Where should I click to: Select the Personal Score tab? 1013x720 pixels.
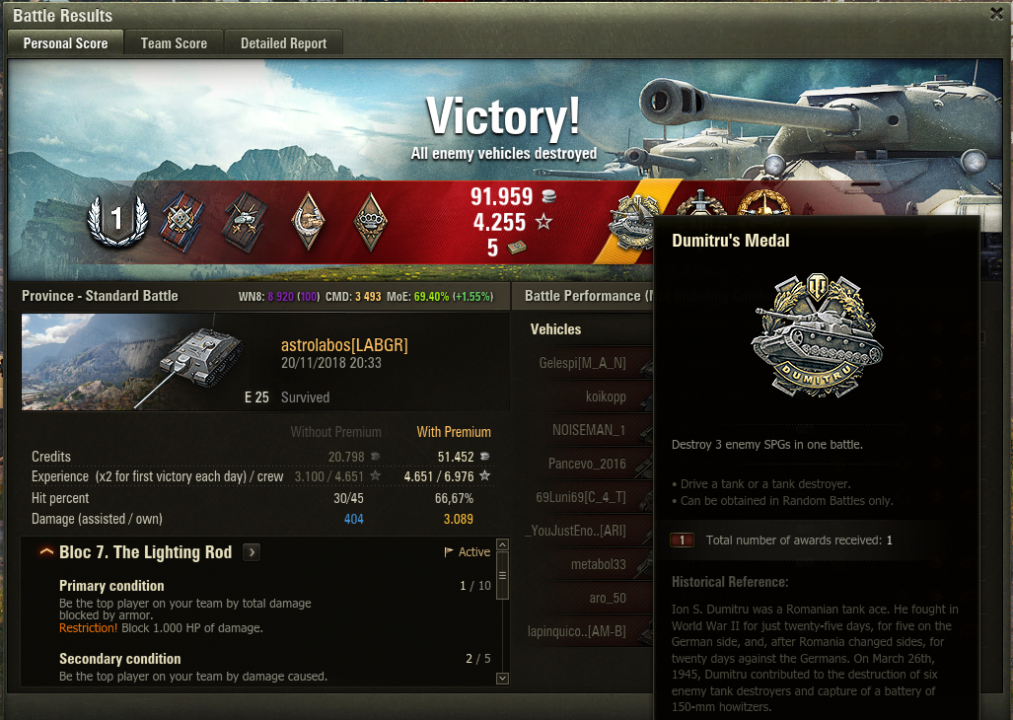[66, 43]
